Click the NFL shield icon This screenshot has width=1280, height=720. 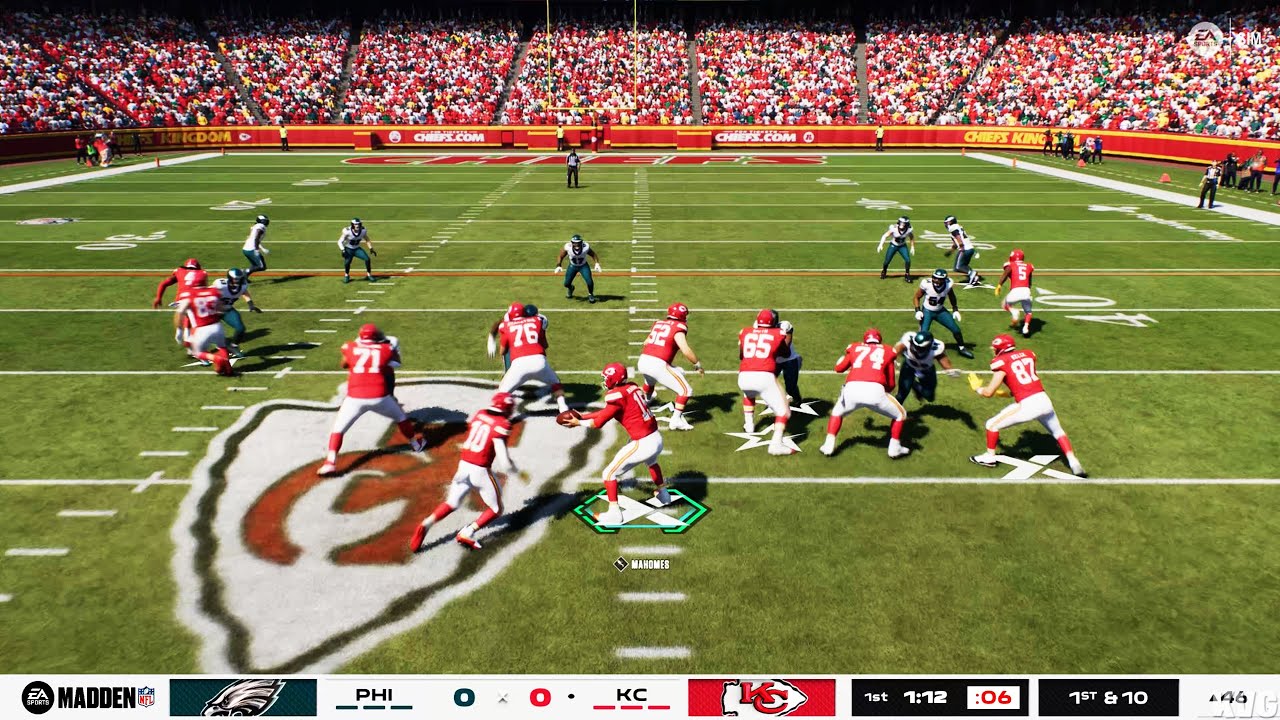[x=146, y=696]
